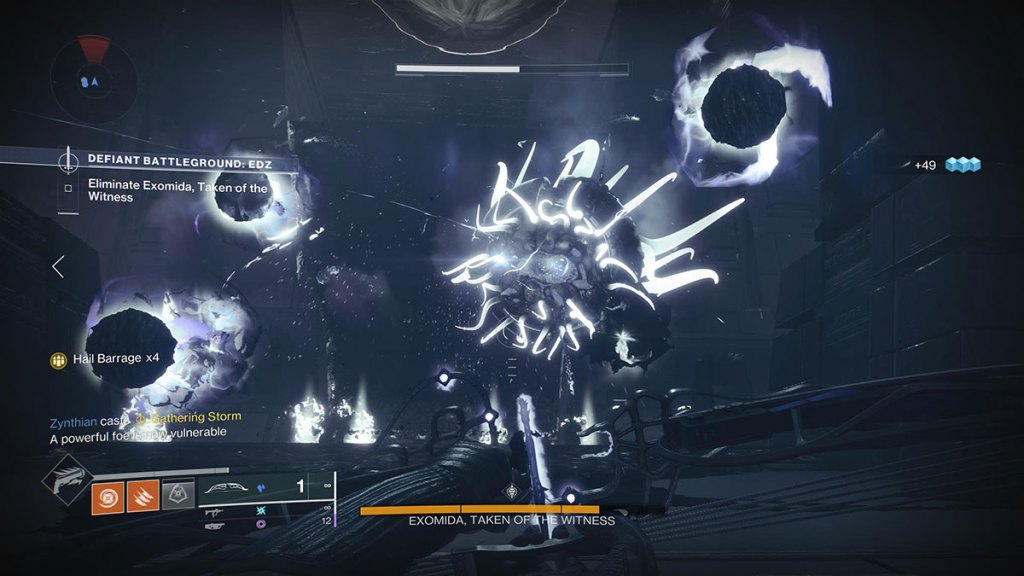Click the +49 blue cubes reward icon

pyautogui.click(x=964, y=165)
